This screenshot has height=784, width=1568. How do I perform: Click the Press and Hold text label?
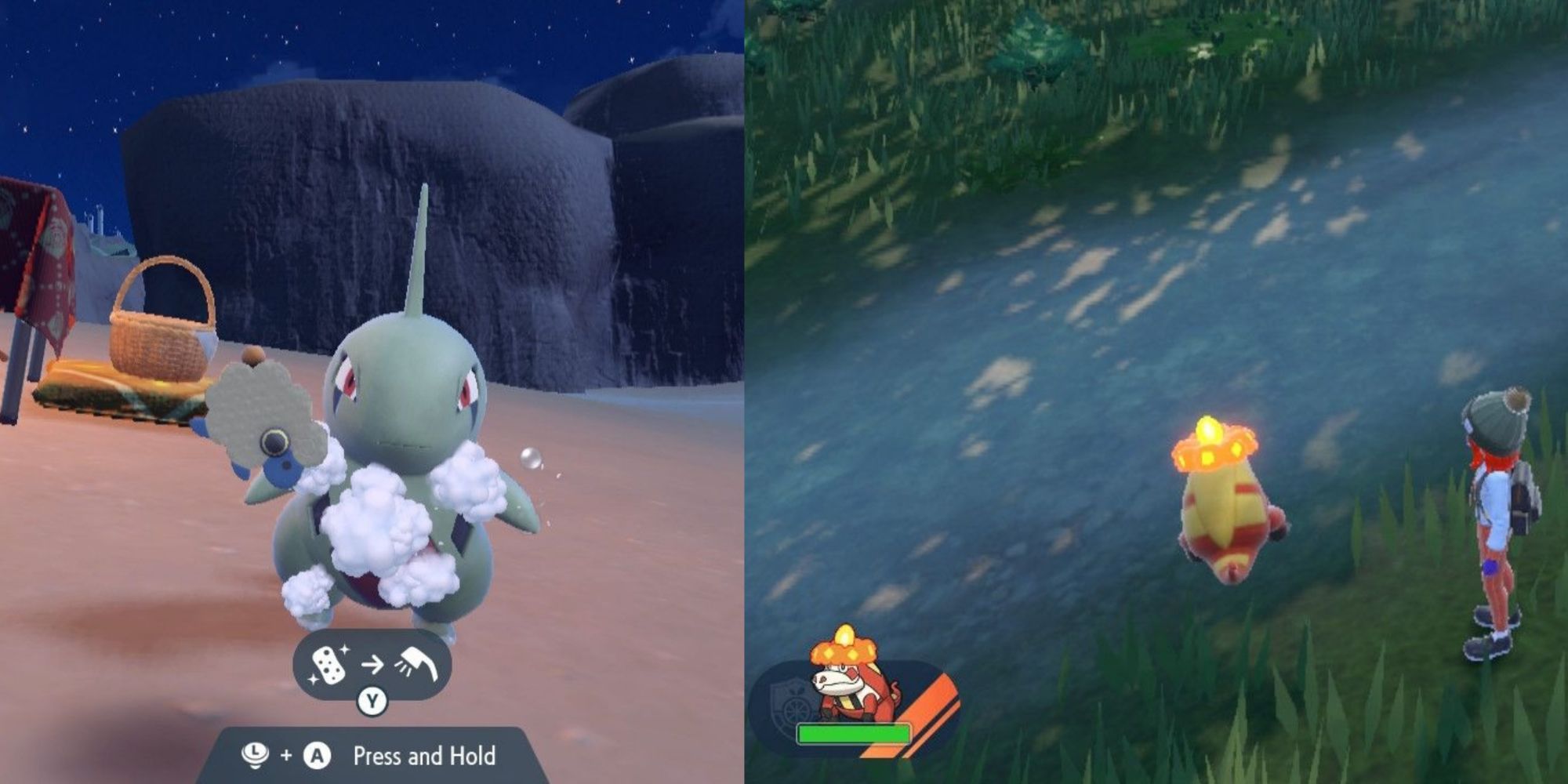(426, 755)
